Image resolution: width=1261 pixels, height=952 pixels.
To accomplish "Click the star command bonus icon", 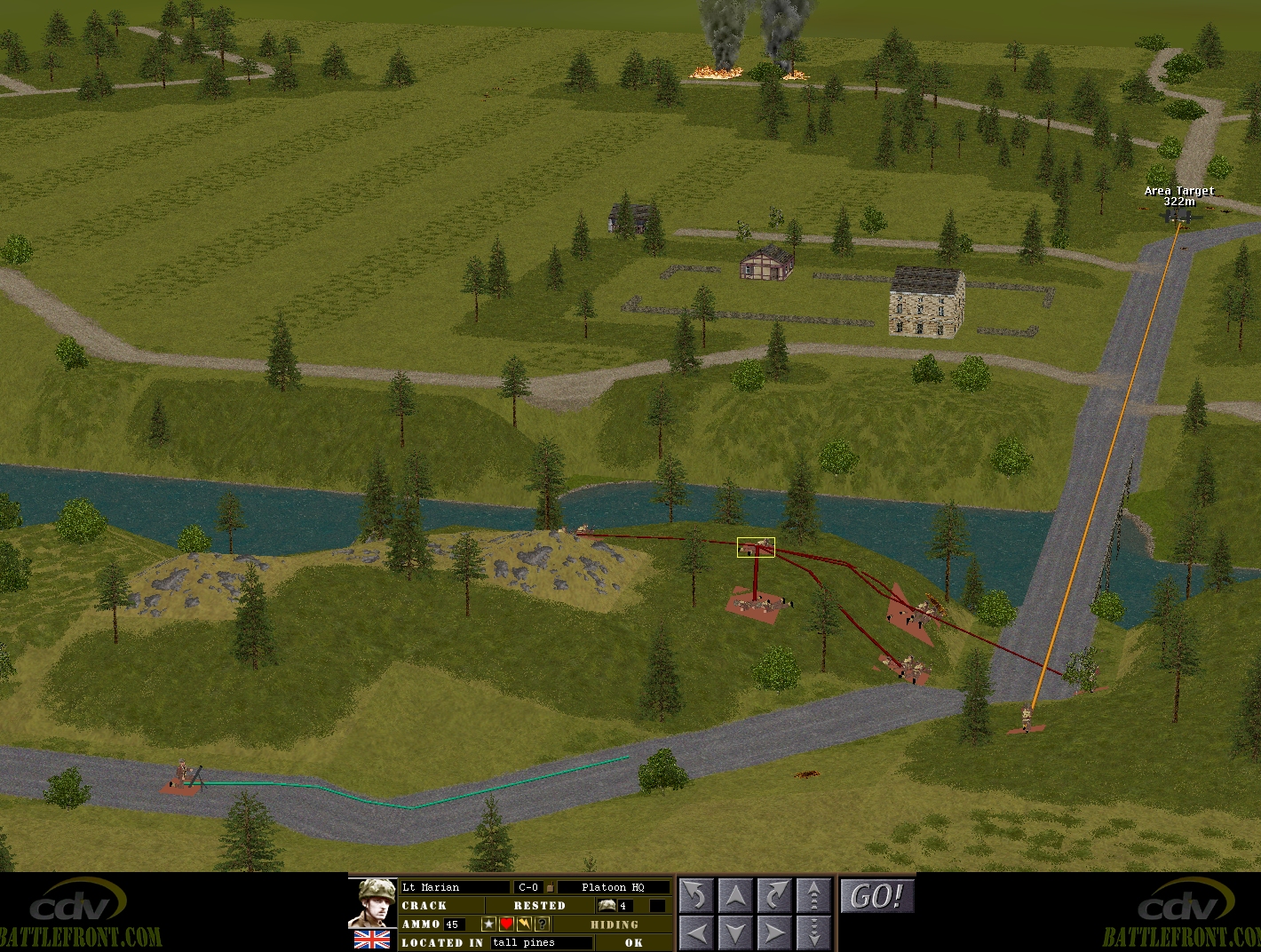I will [488, 924].
